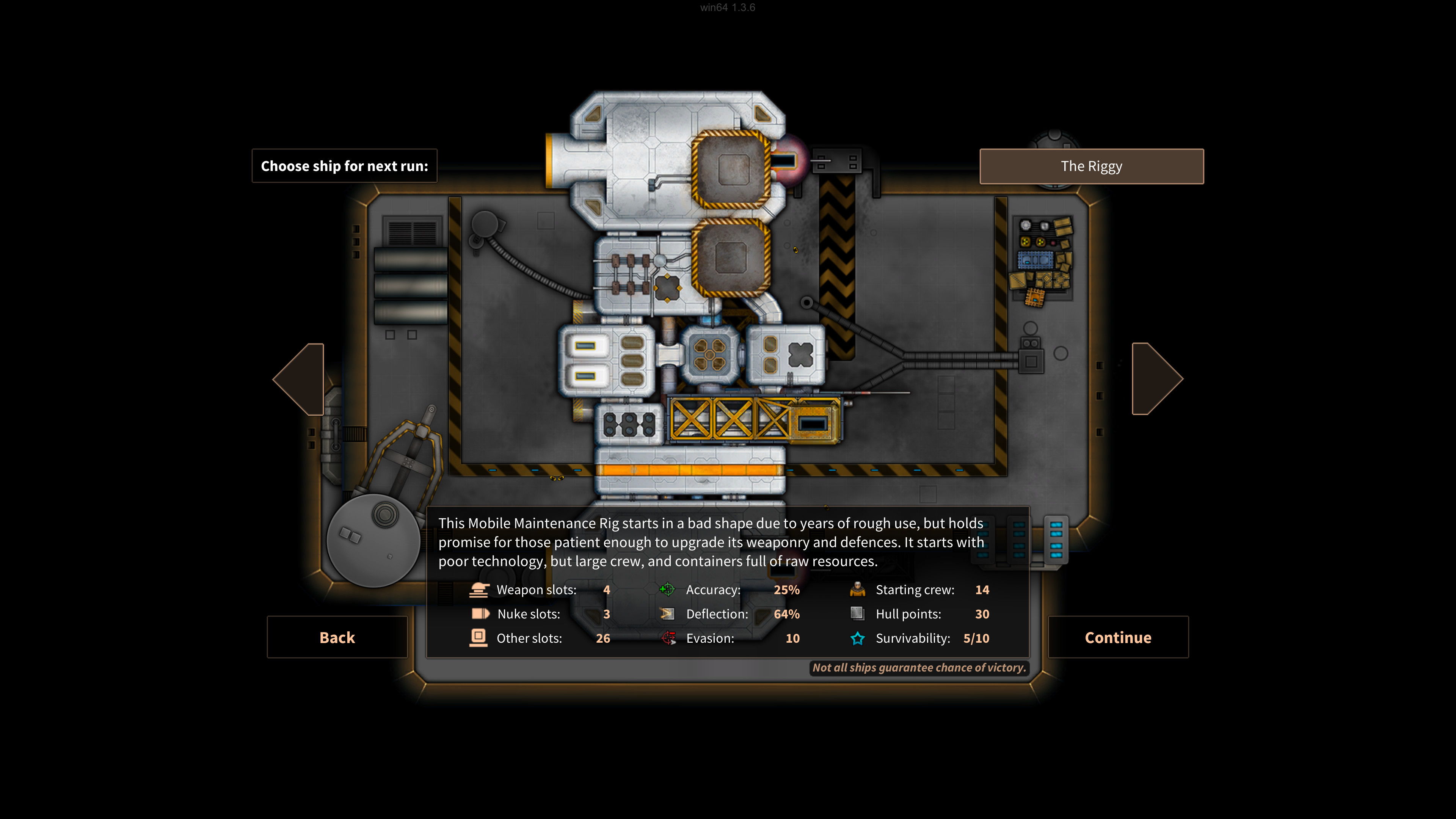
Task: Select the accuracy crosshair icon
Action: coord(668,590)
